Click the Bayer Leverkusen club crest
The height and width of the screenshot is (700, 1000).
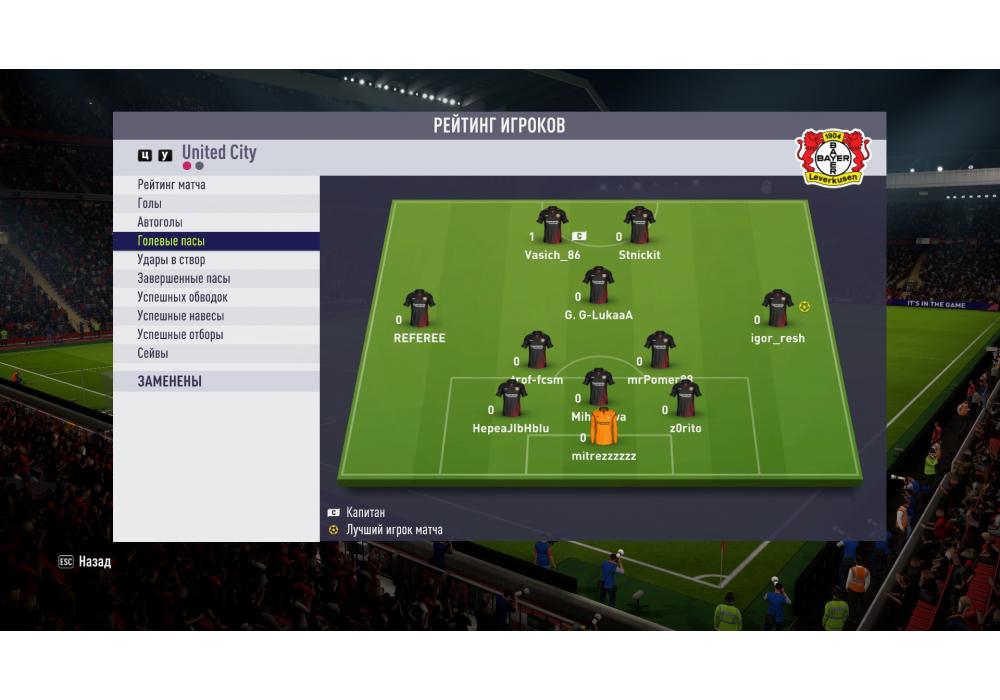click(x=826, y=157)
